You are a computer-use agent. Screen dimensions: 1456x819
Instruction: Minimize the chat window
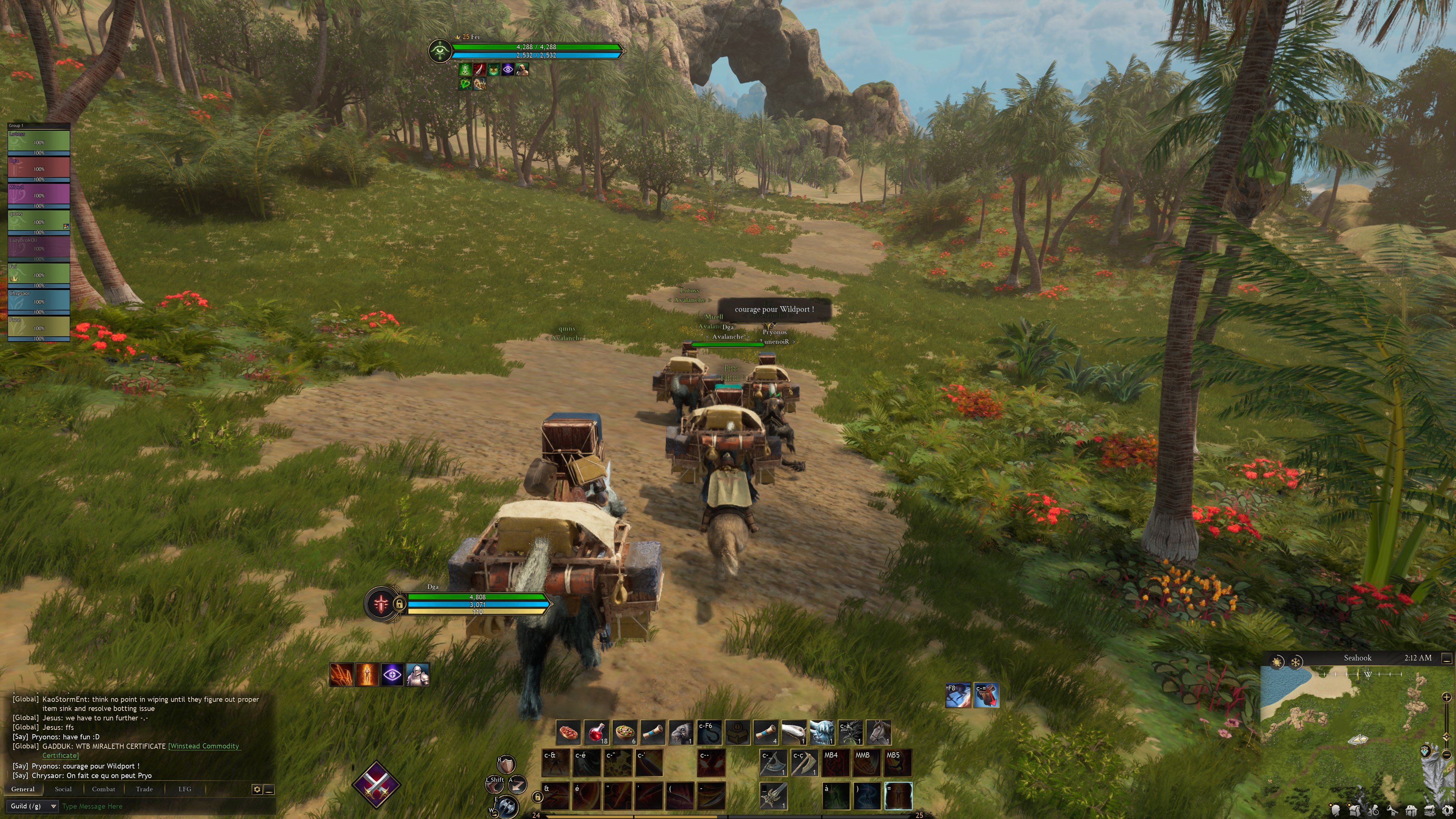pyautogui.click(x=269, y=789)
